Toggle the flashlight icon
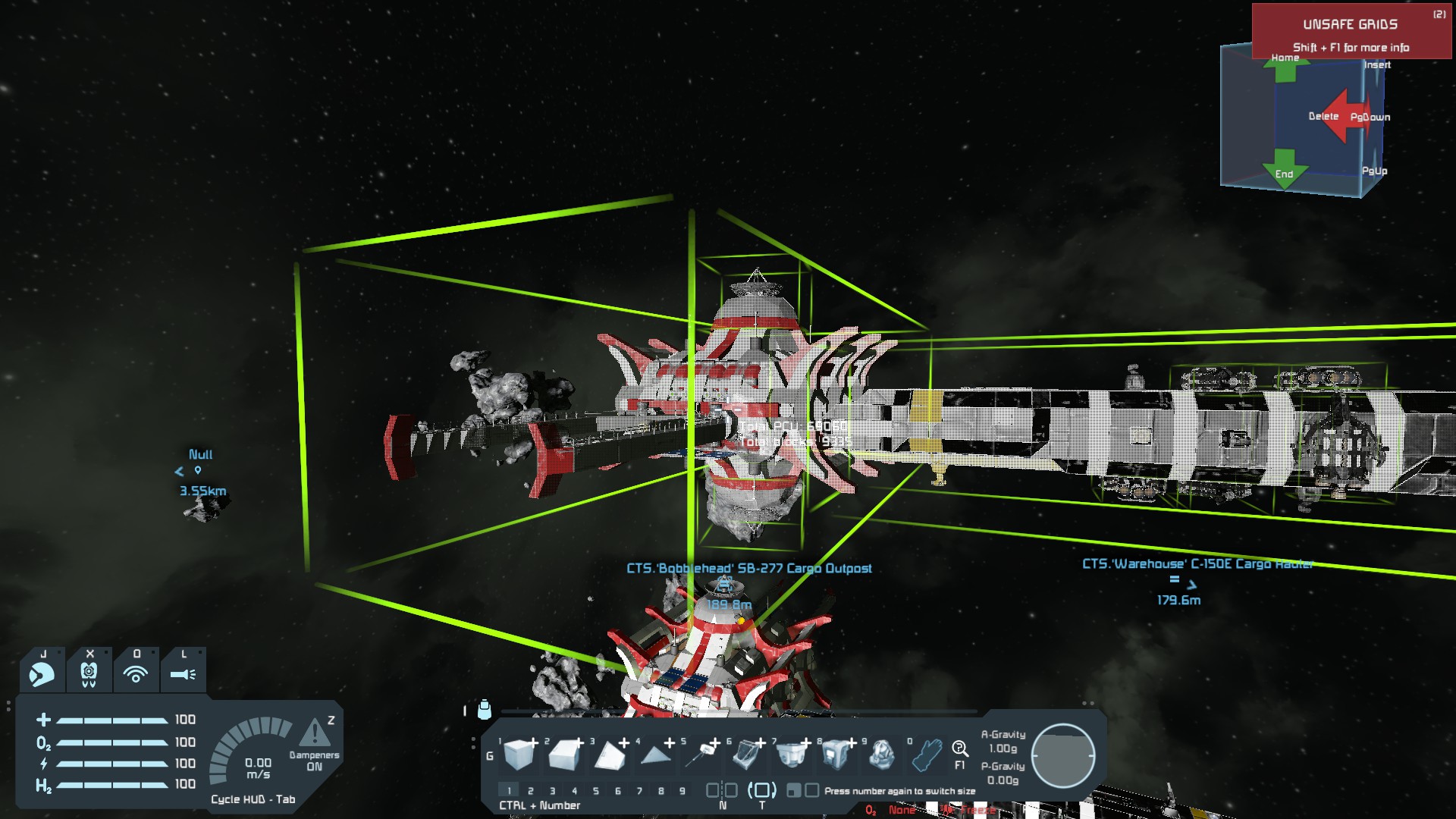 coord(183,673)
